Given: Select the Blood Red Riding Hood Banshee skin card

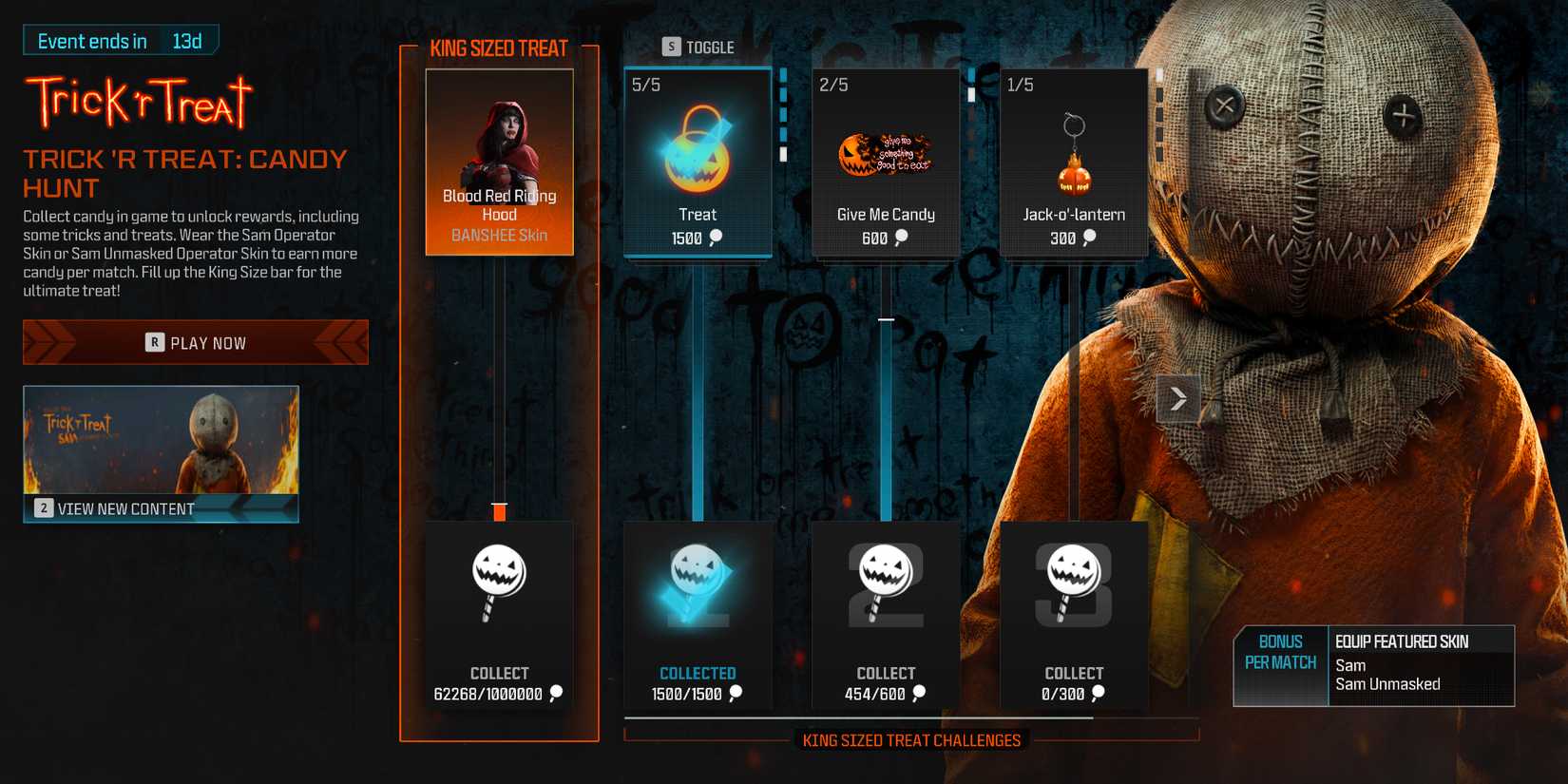Looking at the screenshot, I should click(499, 162).
